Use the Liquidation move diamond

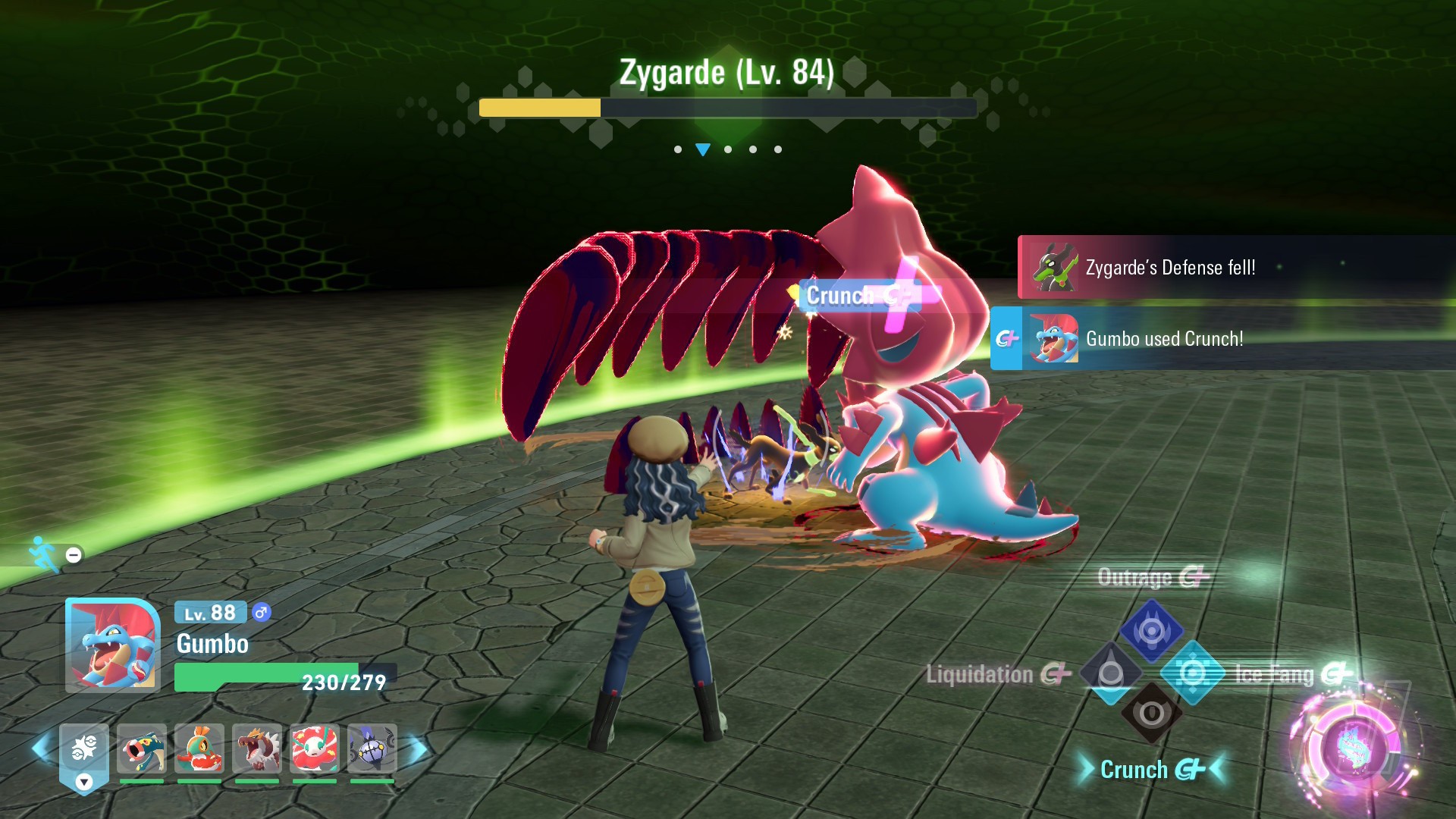coord(1111,673)
